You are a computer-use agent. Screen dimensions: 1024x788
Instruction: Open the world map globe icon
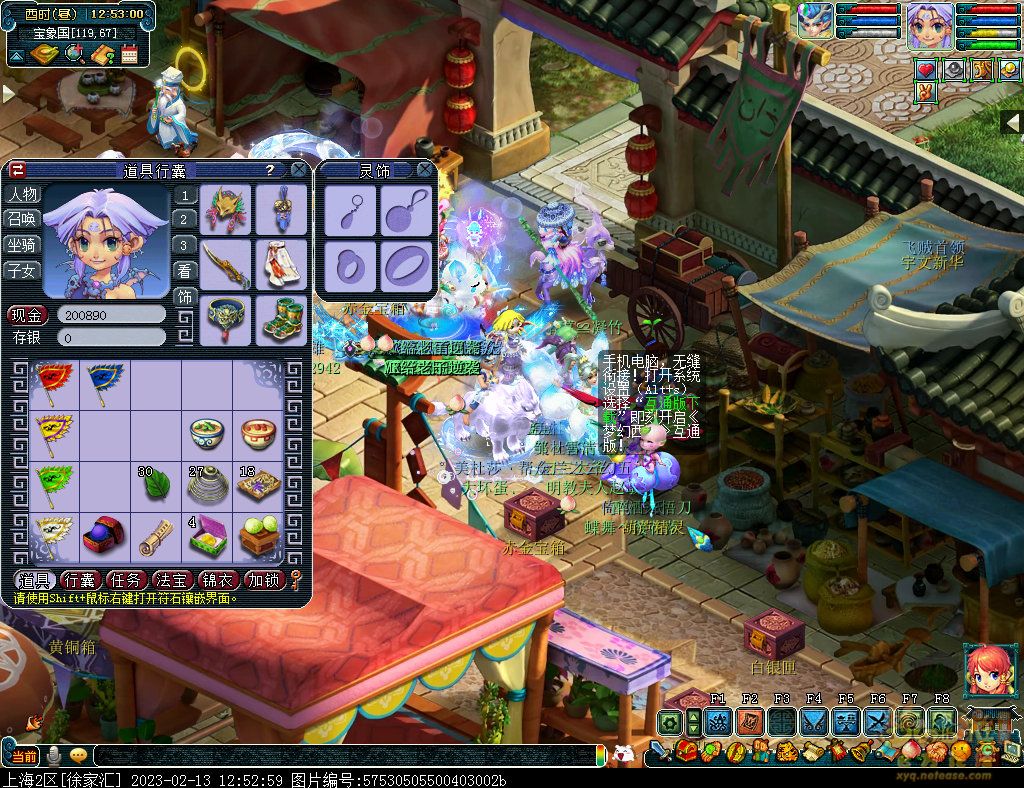[73, 53]
